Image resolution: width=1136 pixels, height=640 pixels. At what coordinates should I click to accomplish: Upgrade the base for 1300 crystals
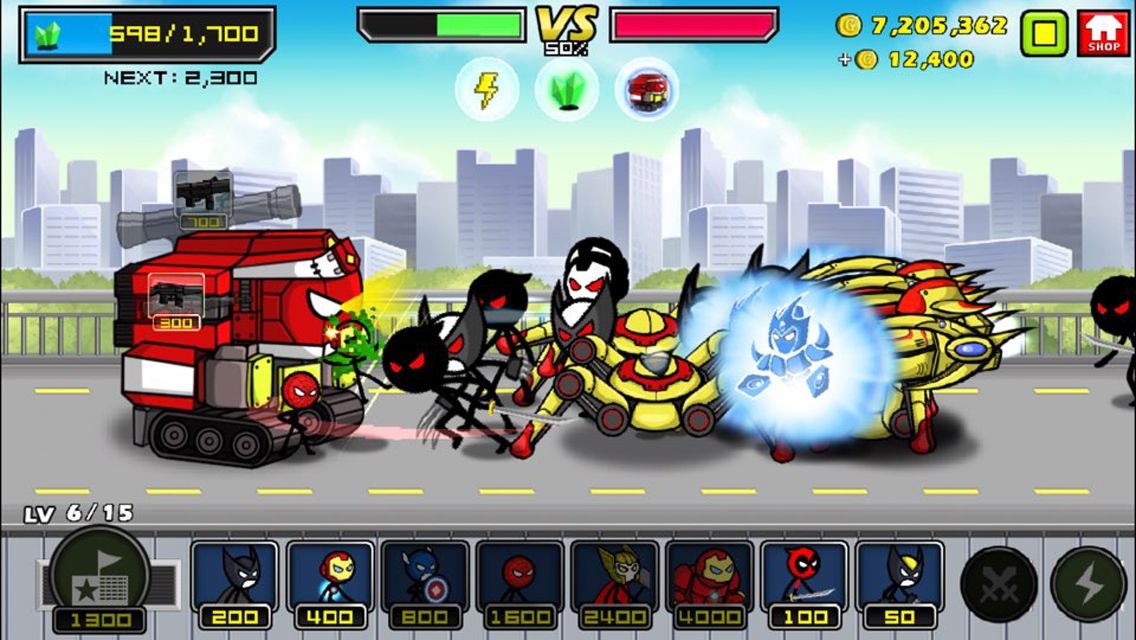tap(99, 582)
